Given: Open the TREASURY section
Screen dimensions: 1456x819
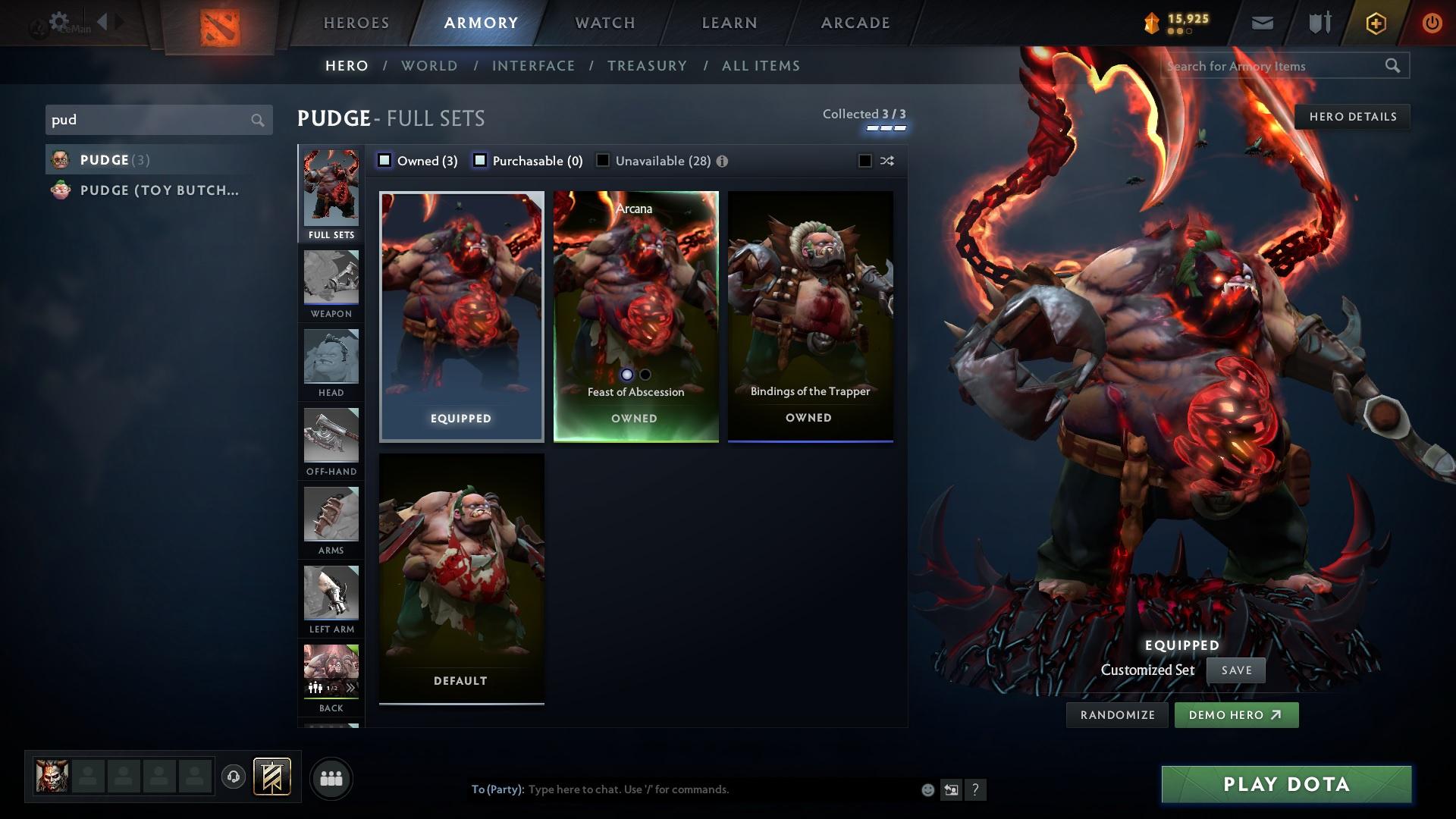Looking at the screenshot, I should coord(647,66).
